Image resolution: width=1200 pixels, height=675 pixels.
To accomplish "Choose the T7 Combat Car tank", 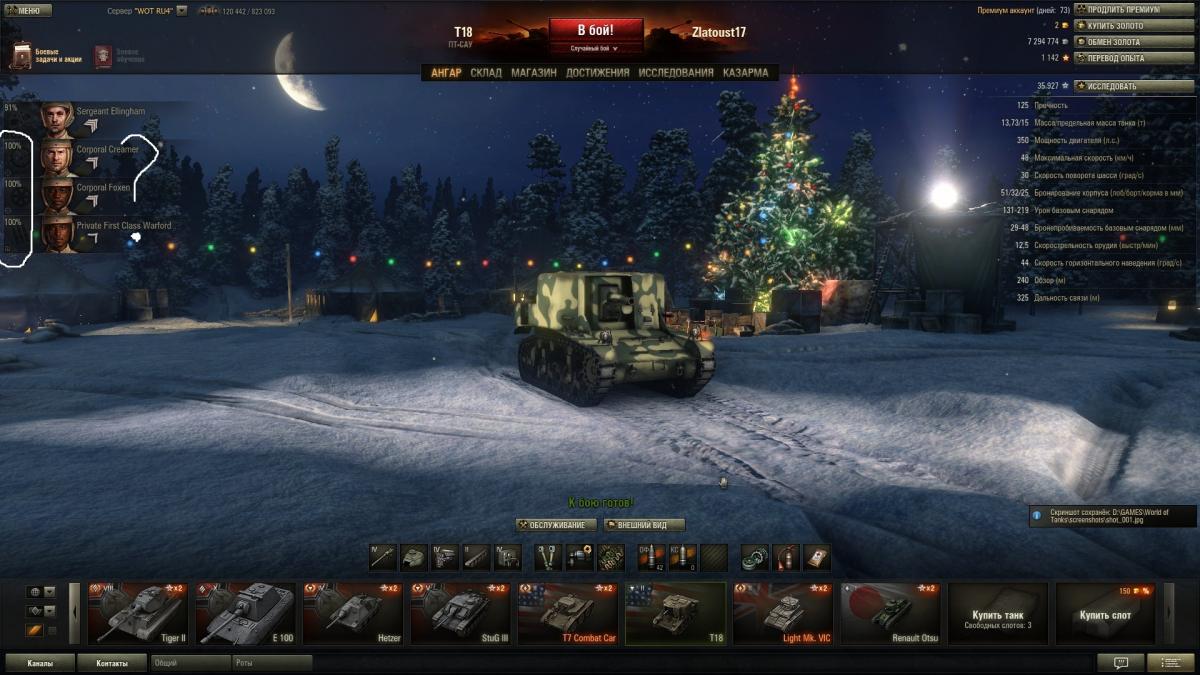I will click(x=568, y=613).
